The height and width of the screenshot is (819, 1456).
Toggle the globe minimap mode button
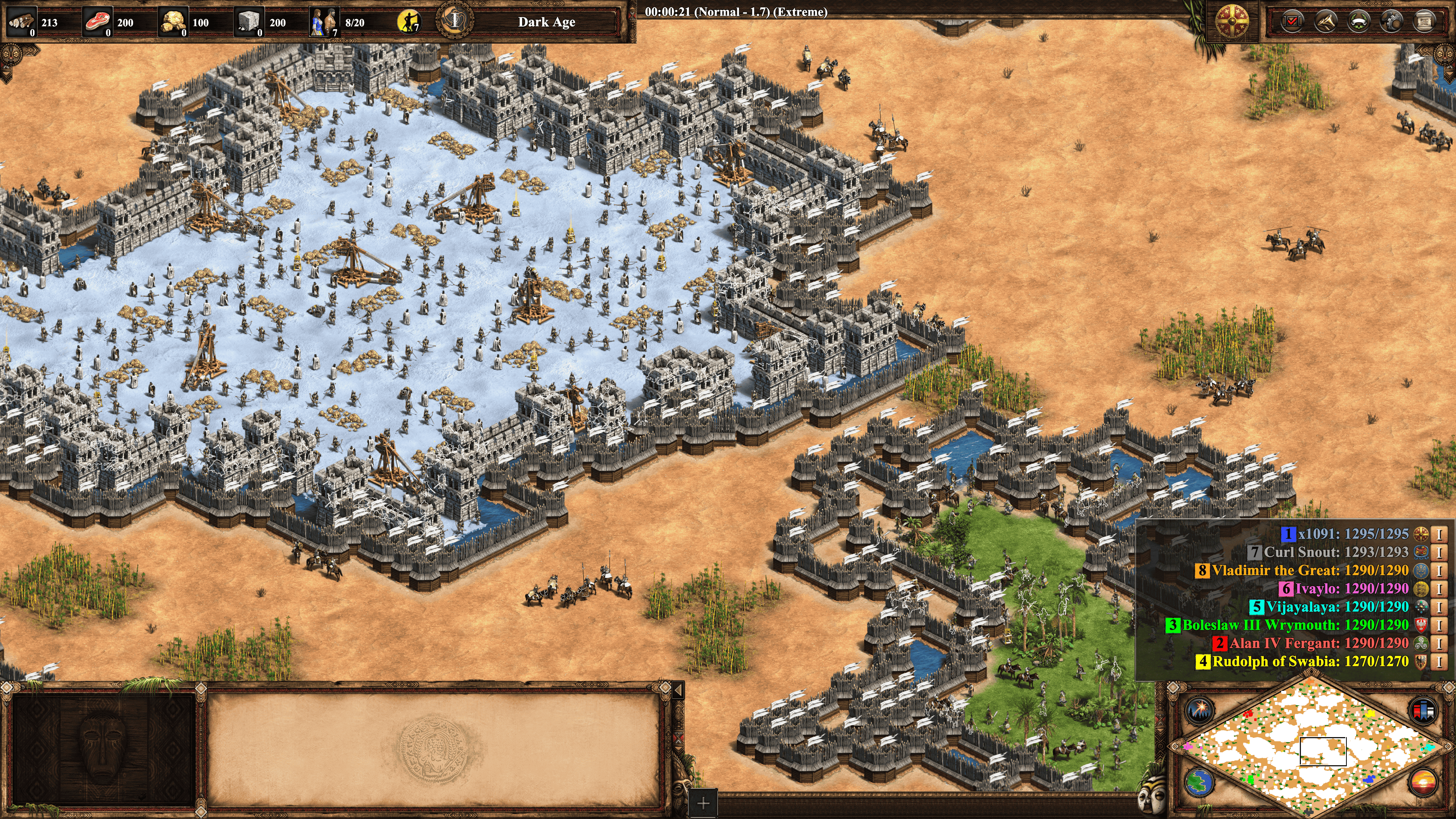1199,783
